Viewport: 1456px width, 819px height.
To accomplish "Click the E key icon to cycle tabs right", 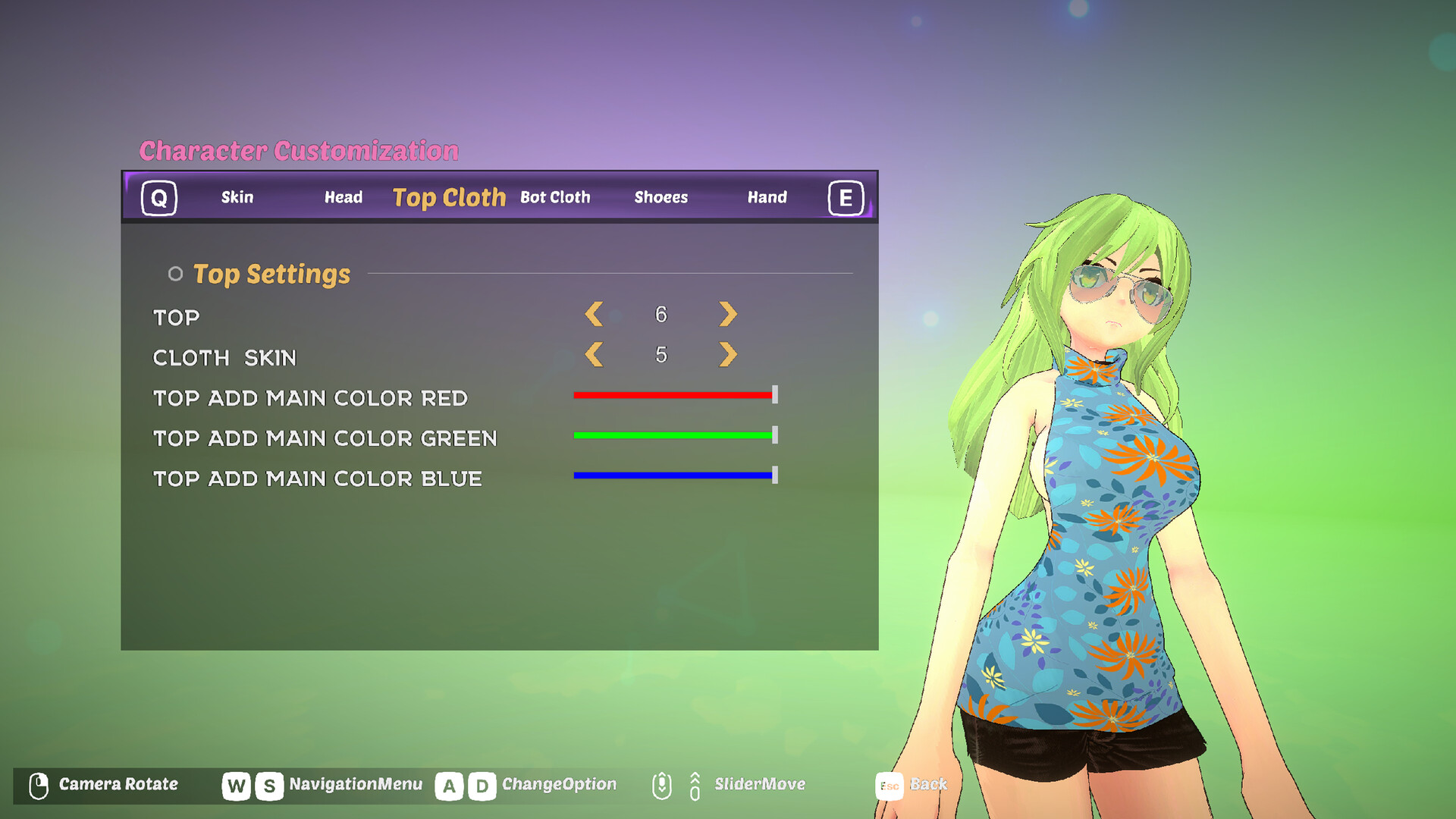I will (x=846, y=199).
